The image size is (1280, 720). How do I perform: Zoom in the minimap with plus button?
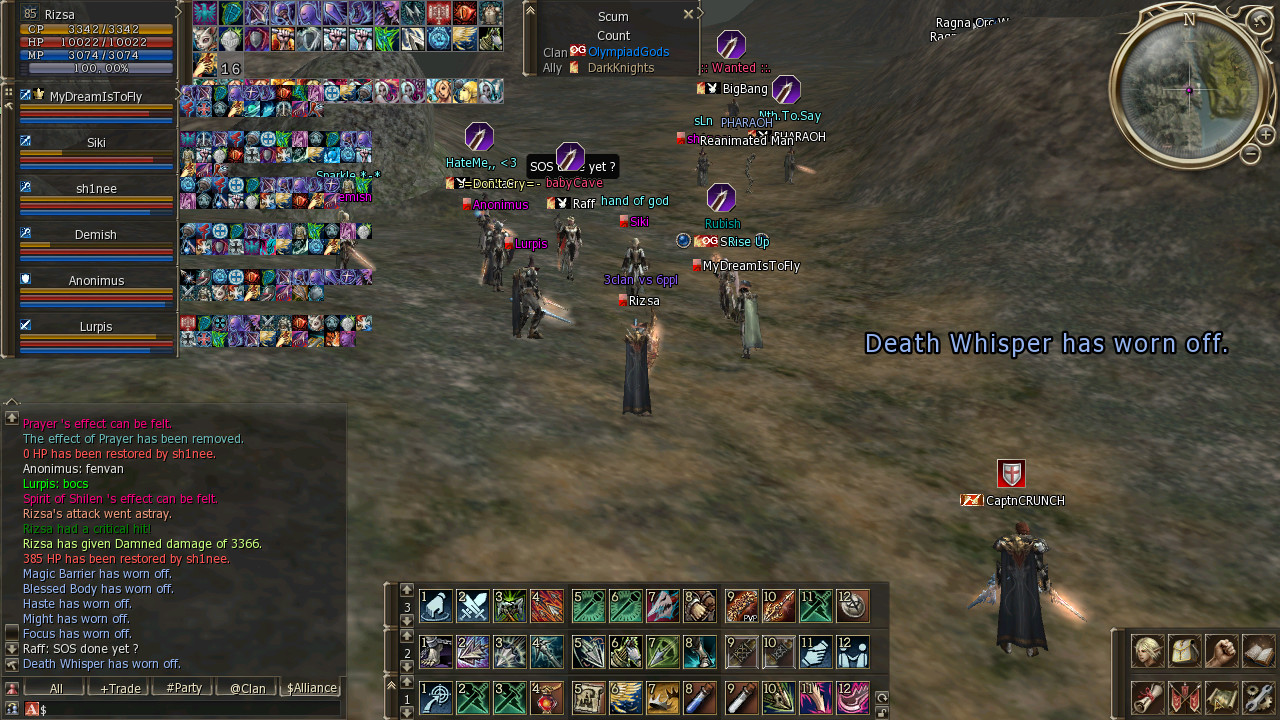click(x=1265, y=134)
